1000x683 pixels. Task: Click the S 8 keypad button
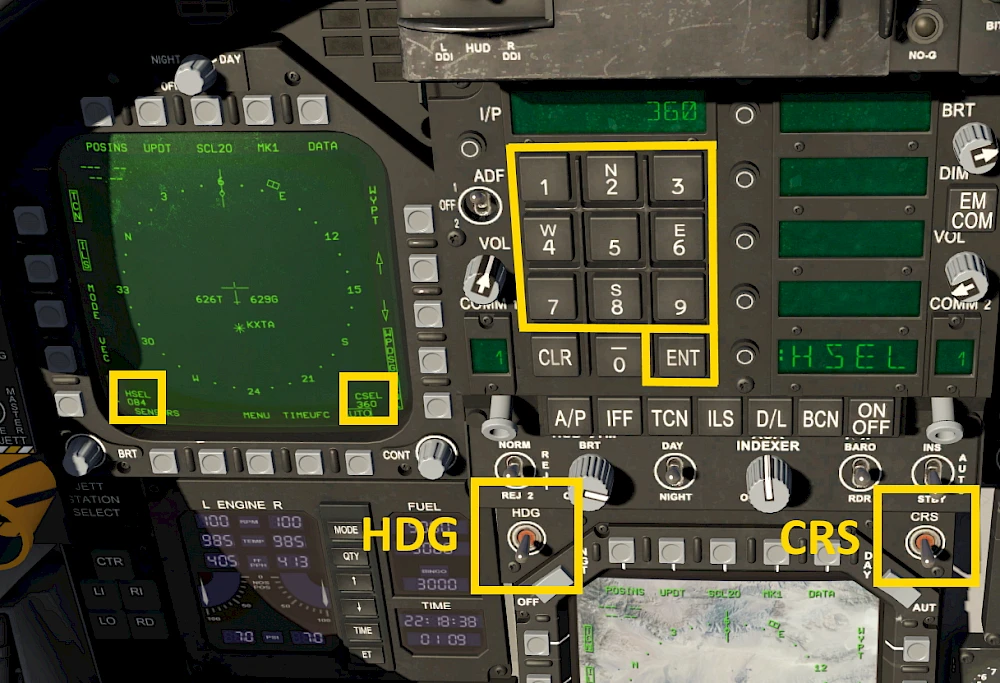(x=614, y=299)
